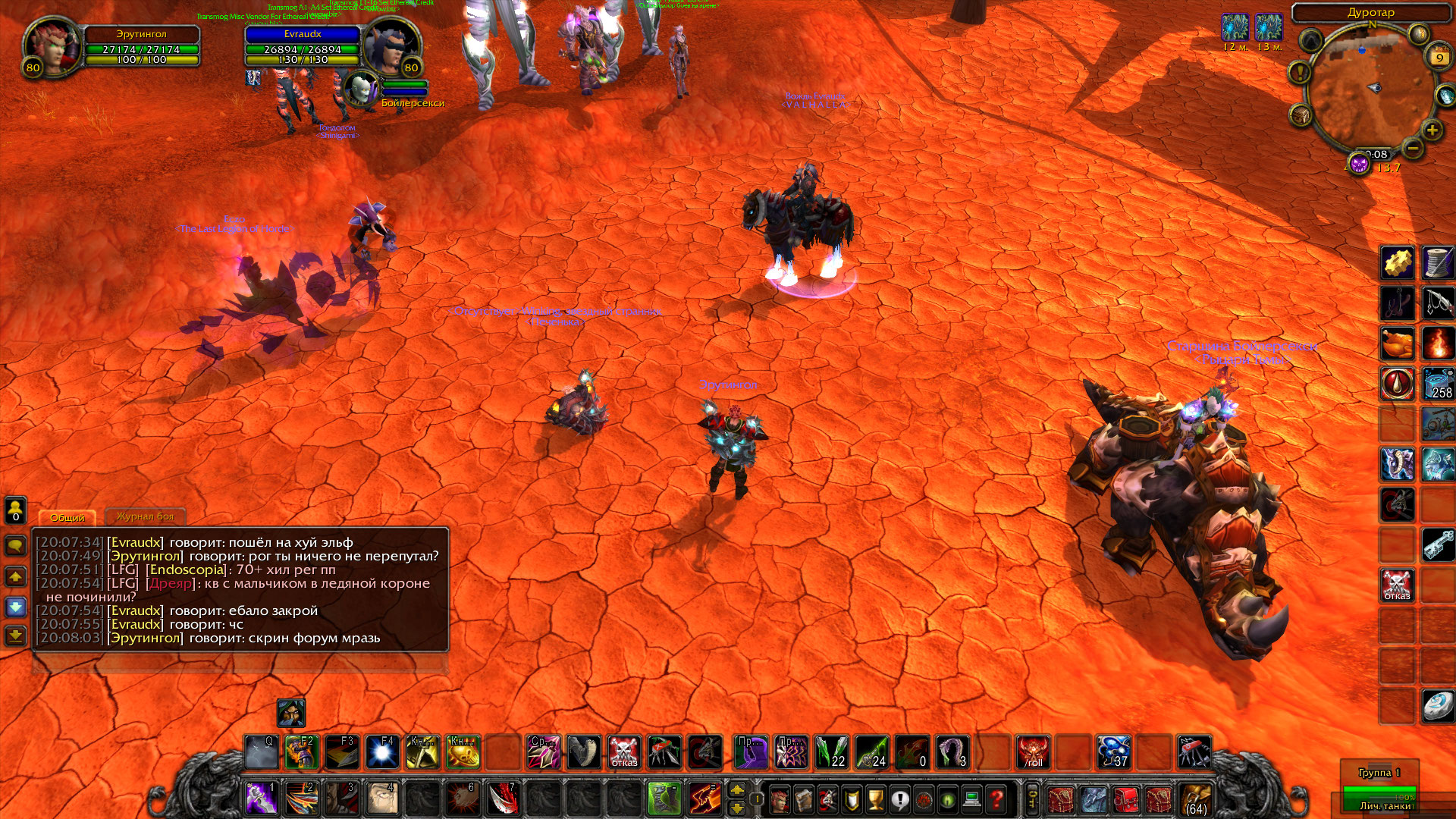Use the hearthstone icon in the side bar
The height and width of the screenshot is (819, 1456).
tap(1437, 707)
